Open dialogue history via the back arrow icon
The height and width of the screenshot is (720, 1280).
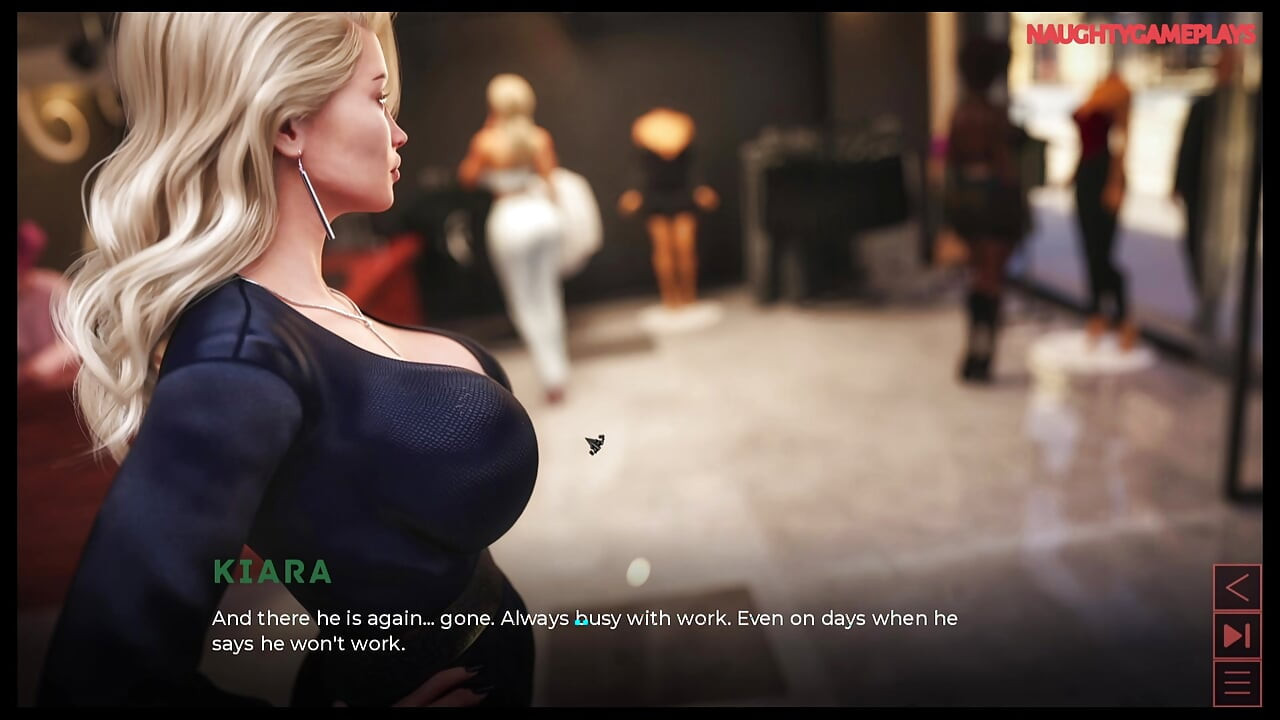[1237, 588]
